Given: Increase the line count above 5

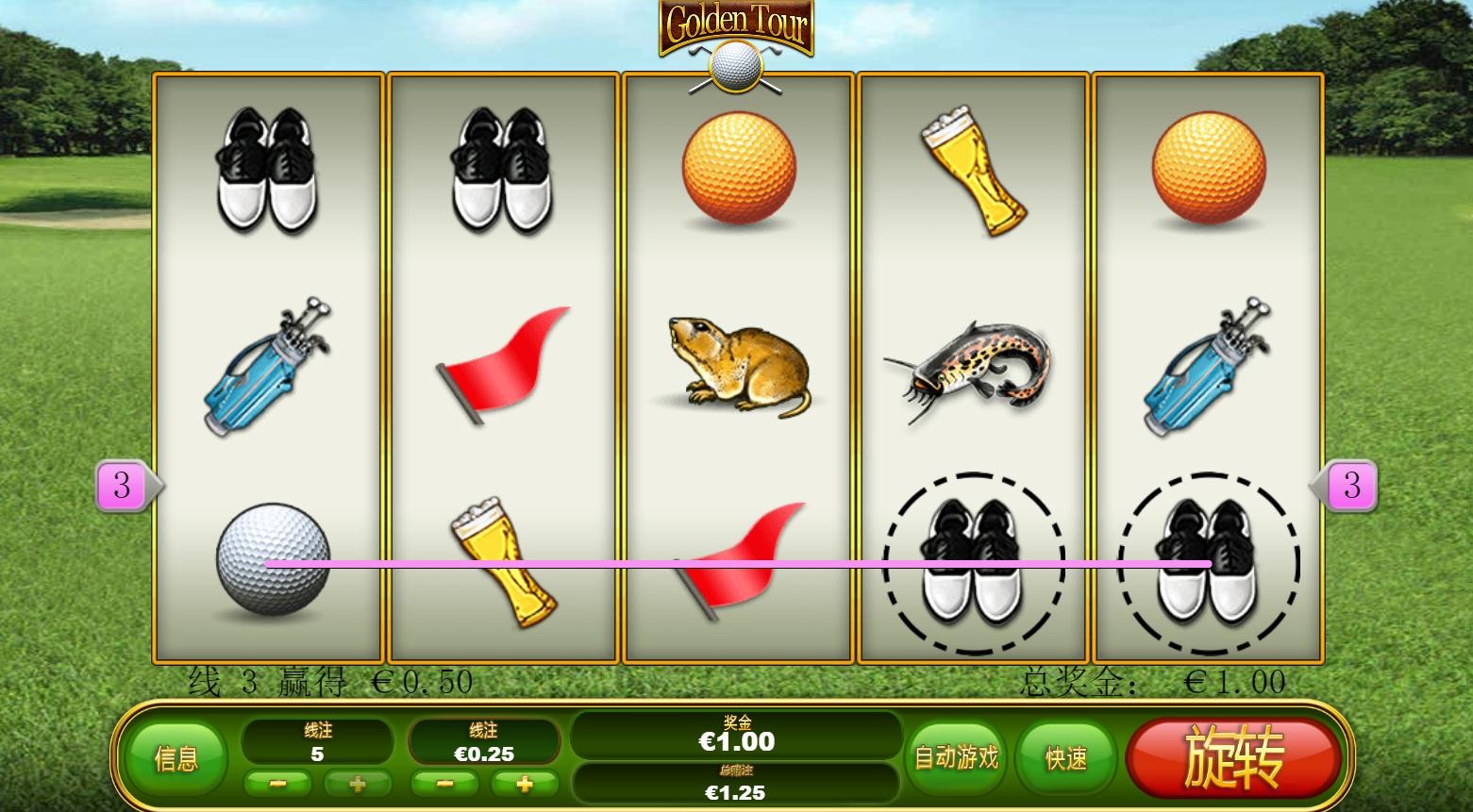Looking at the screenshot, I should click(x=358, y=783).
